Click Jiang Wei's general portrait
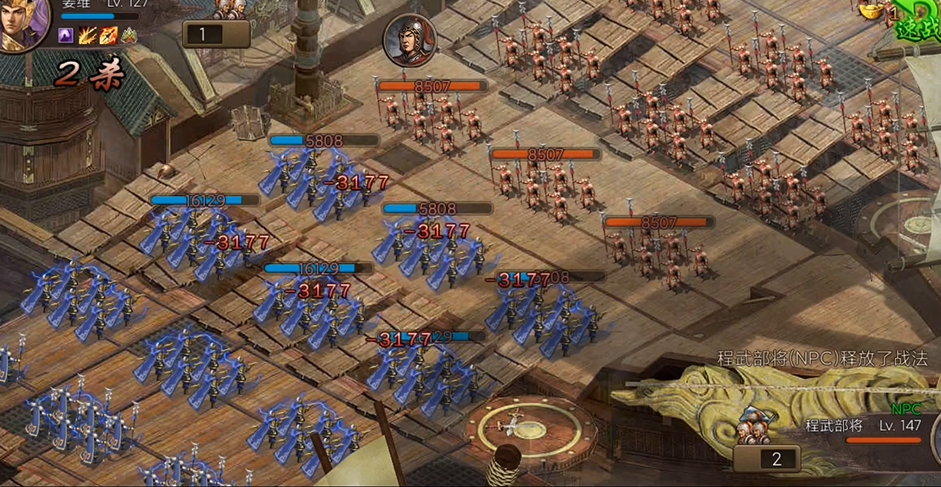 [22, 22]
